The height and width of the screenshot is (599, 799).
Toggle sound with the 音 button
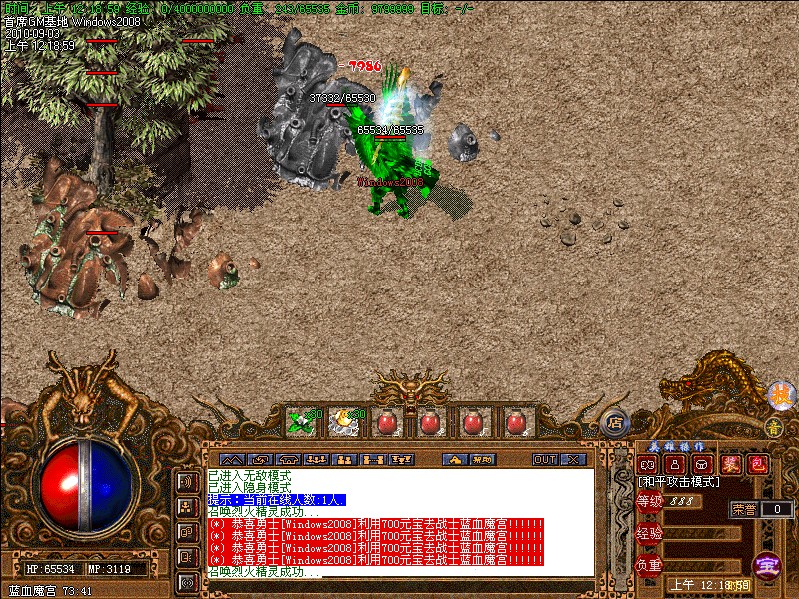(x=773, y=427)
